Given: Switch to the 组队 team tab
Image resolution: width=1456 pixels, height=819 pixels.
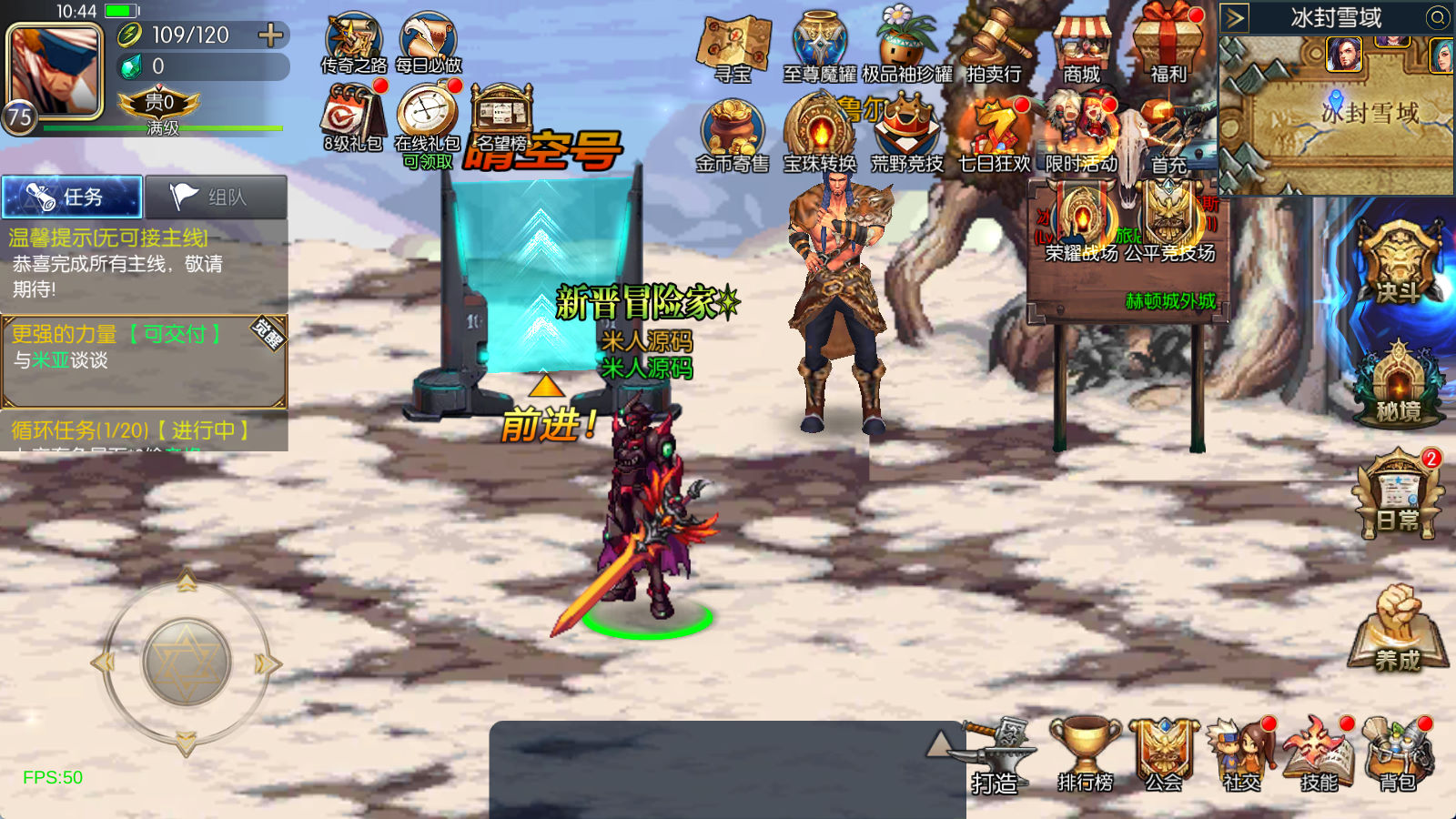Looking at the screenshot, I should (x=217, y=197).
